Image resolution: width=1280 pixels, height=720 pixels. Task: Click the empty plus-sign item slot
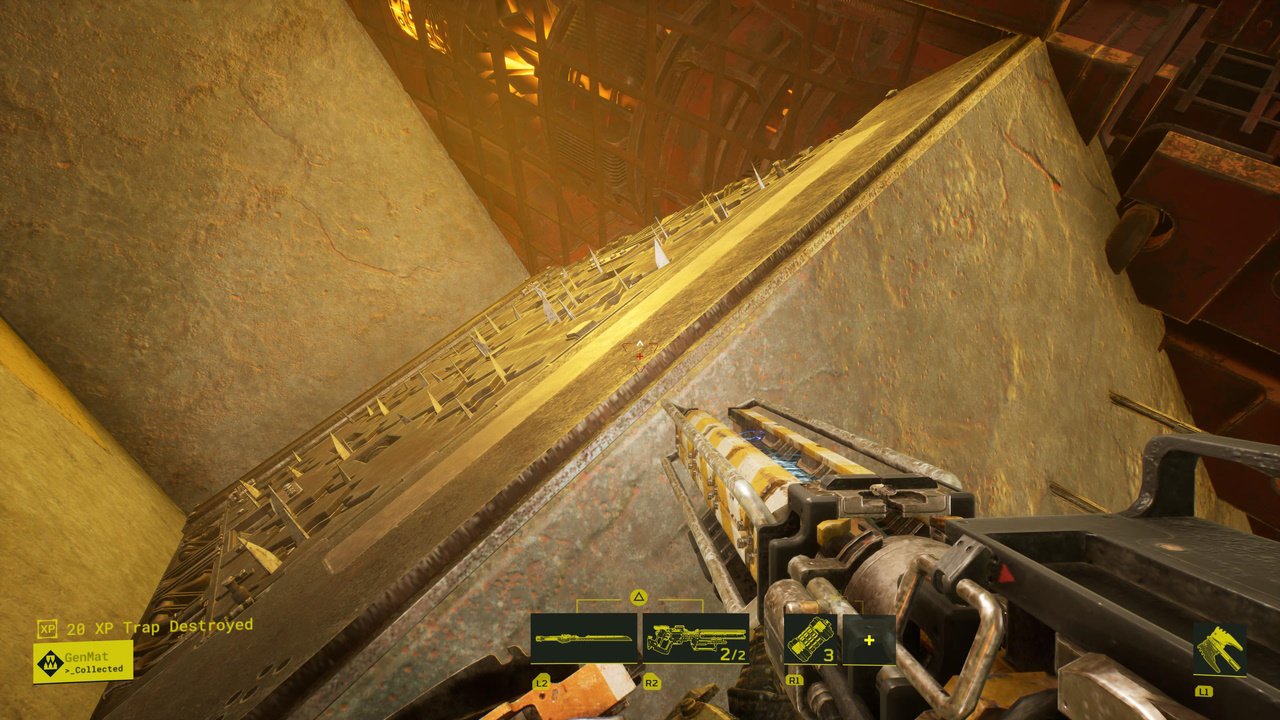(868, 639)
